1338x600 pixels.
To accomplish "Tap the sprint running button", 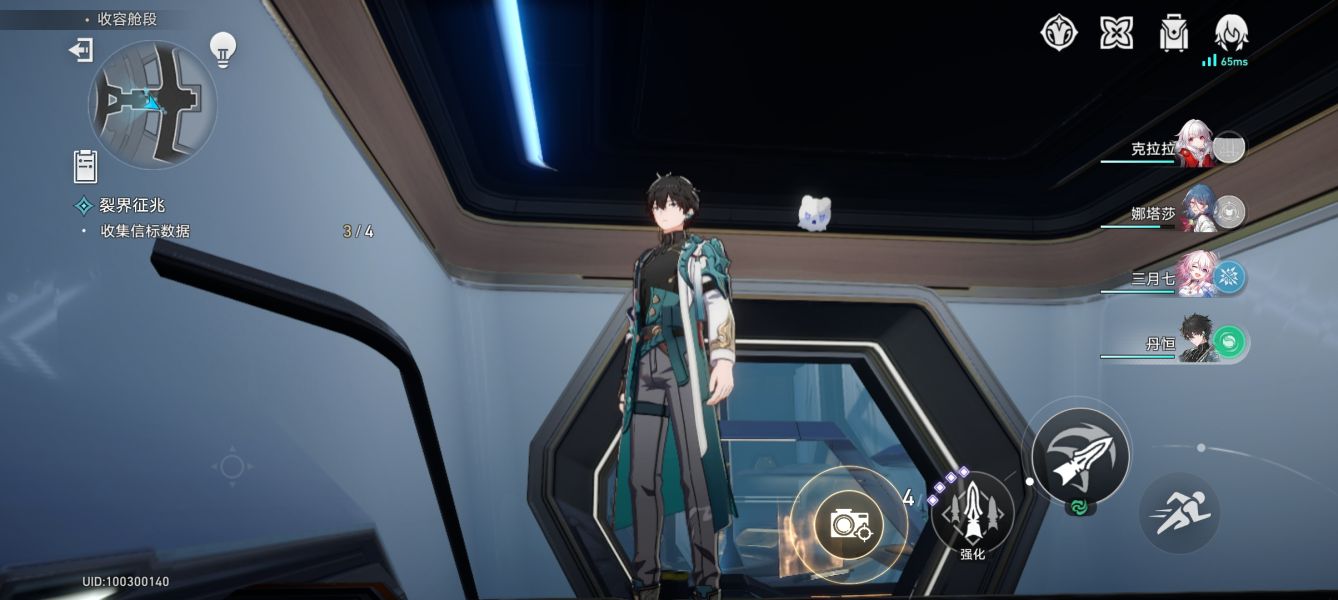I will point(1180,513).
